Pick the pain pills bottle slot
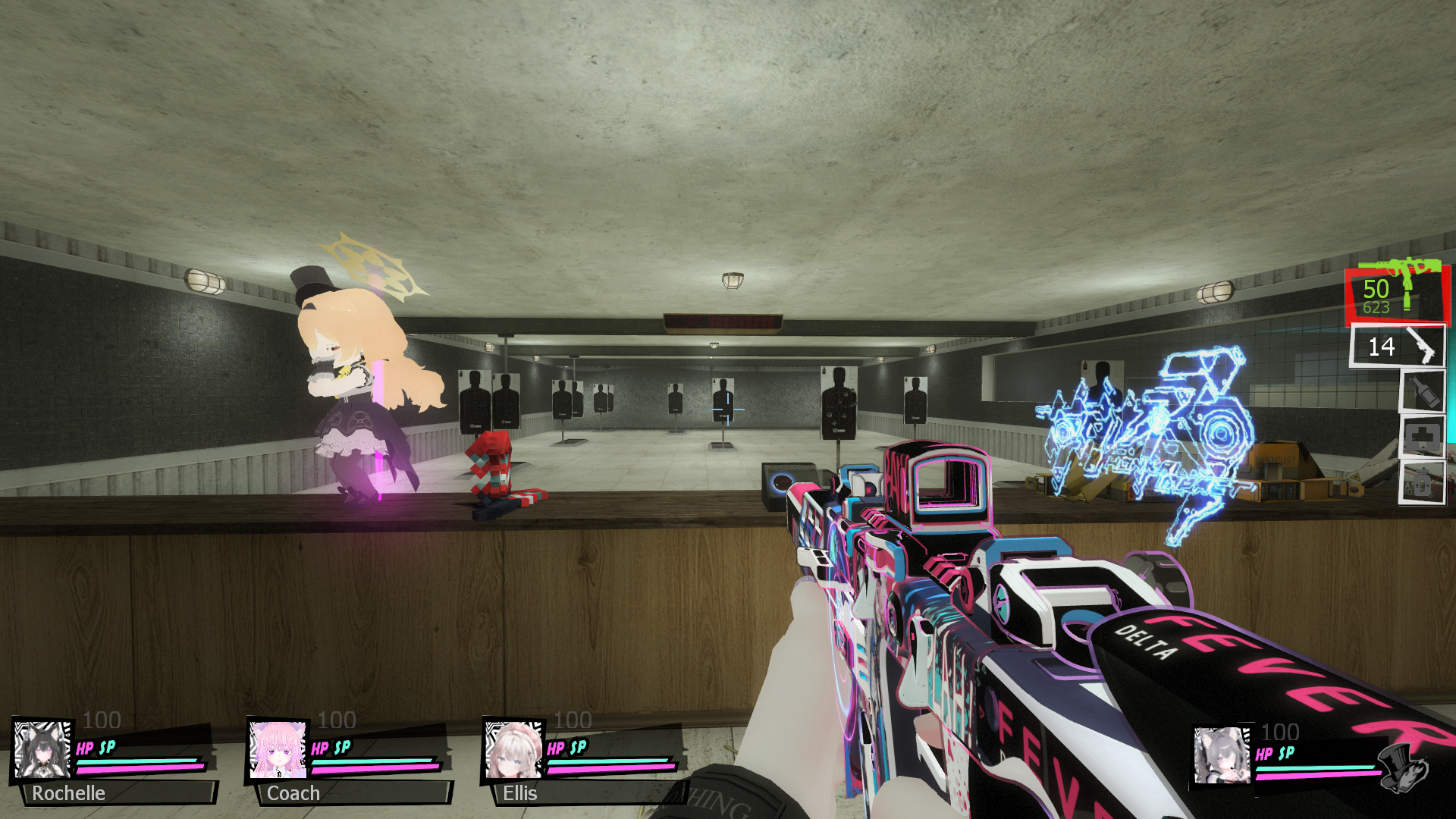 pos(1422,482)
